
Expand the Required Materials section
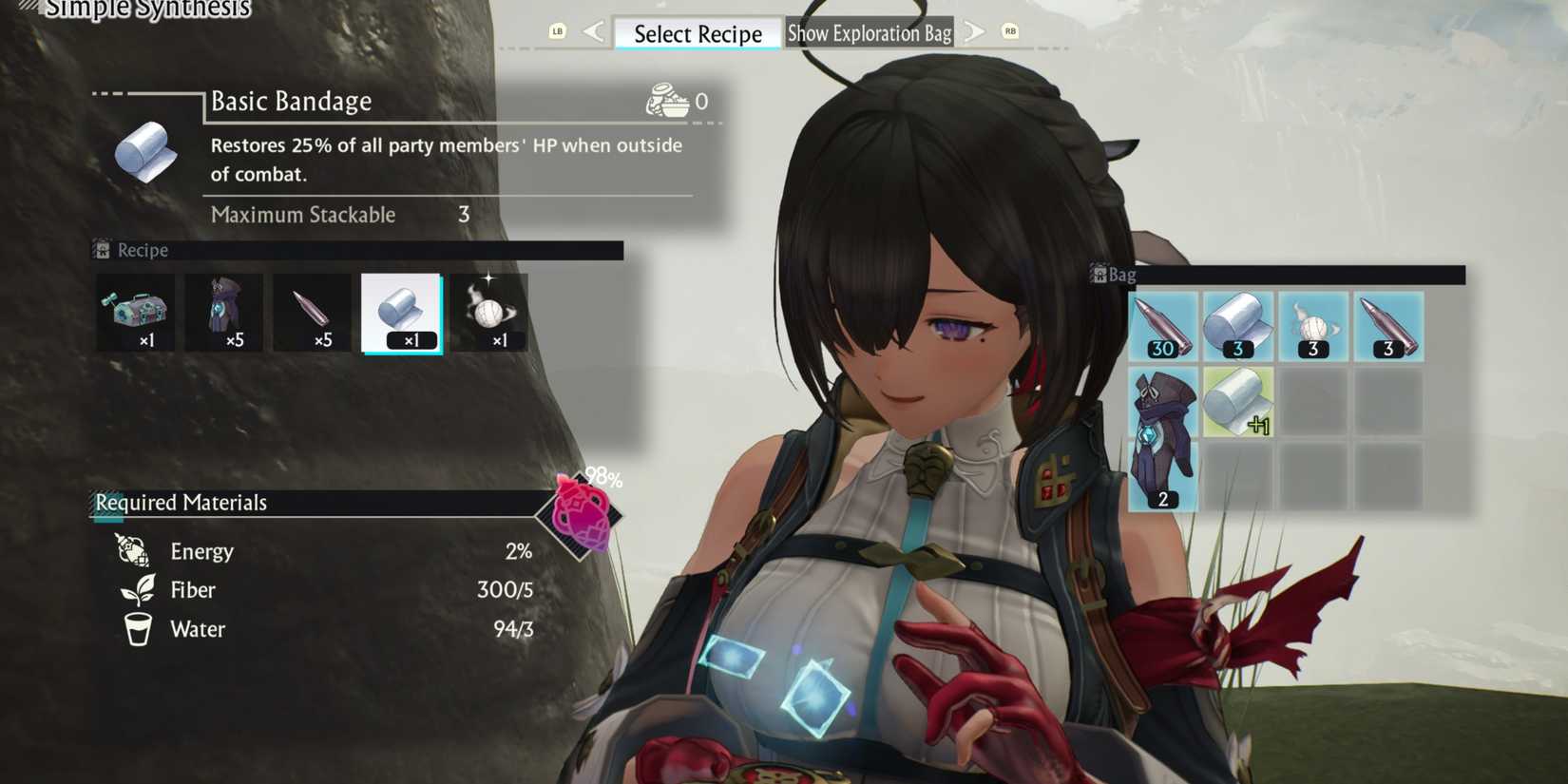(x=180, y=502)
